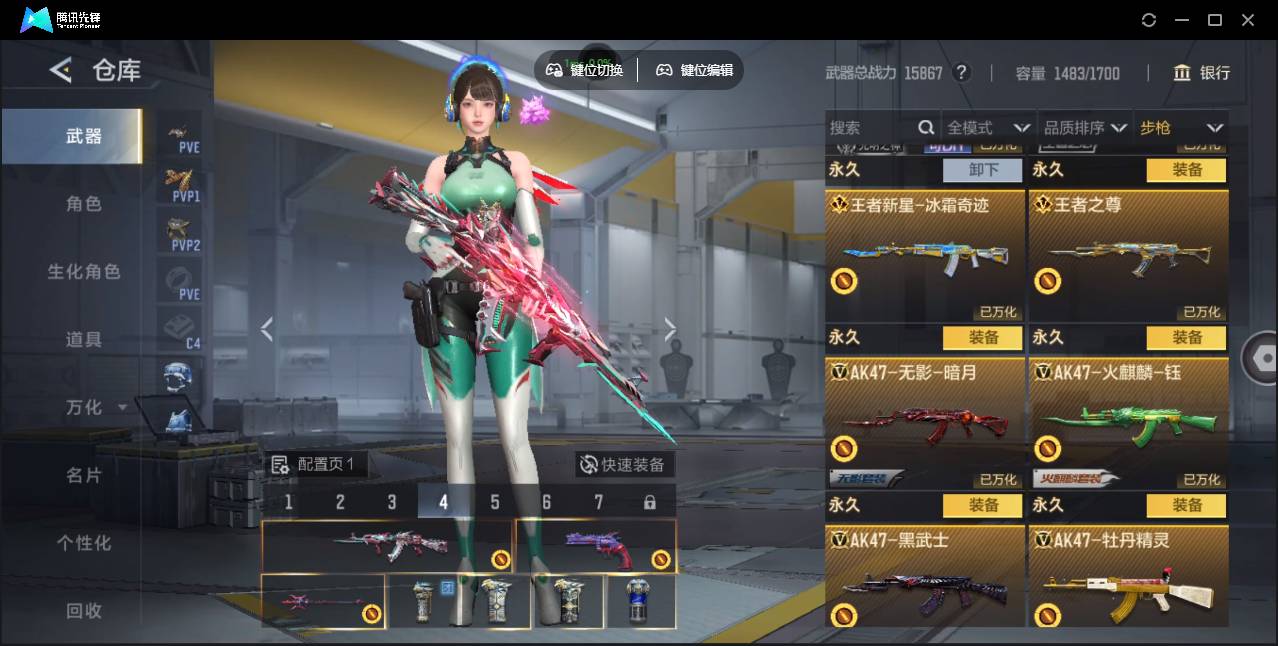Switch to the 角色 character tab
Screen dimensions: 1278x646
pos(84,204)
